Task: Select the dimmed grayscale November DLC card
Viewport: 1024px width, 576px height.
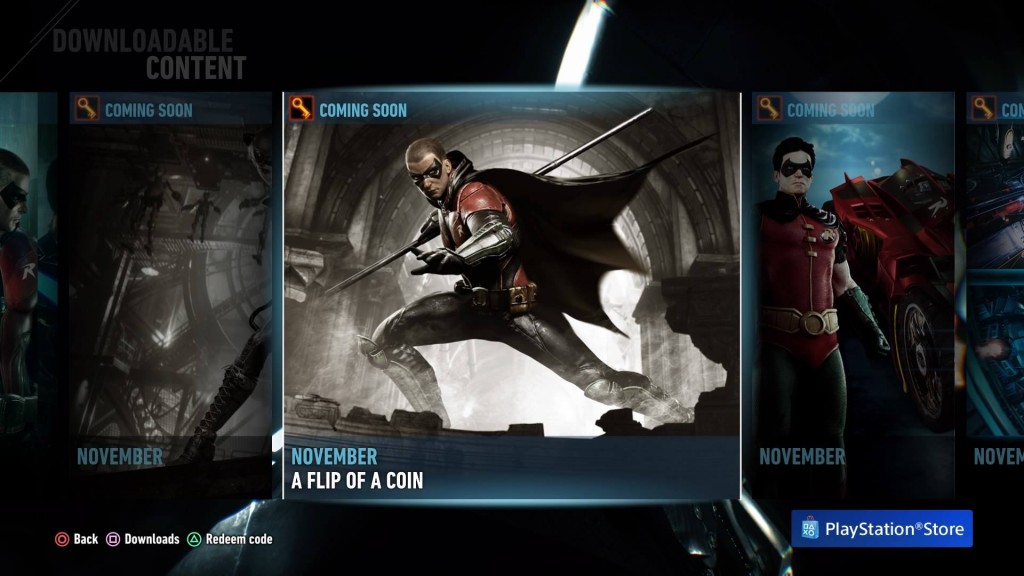Action: 171,296
